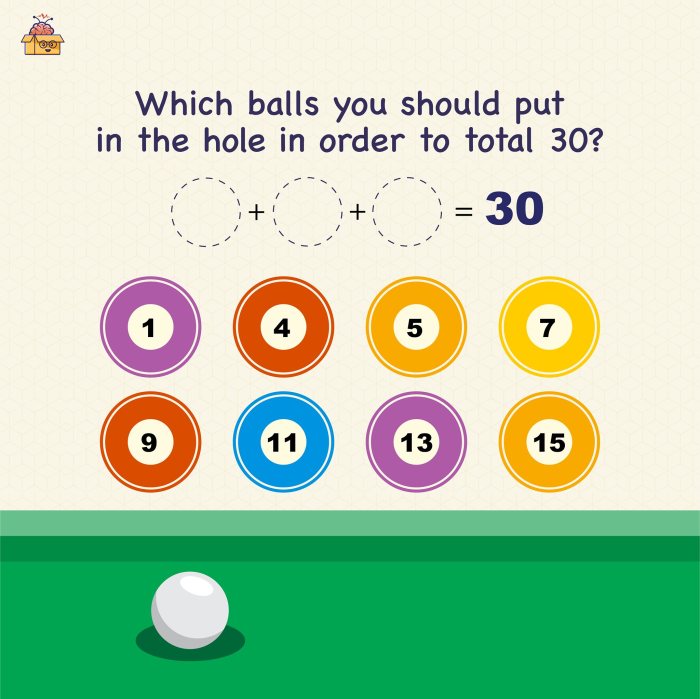The height and width of the screenshot is (699, 700).
Task: Click the brain box logo icon
Action: pos(42,35)
